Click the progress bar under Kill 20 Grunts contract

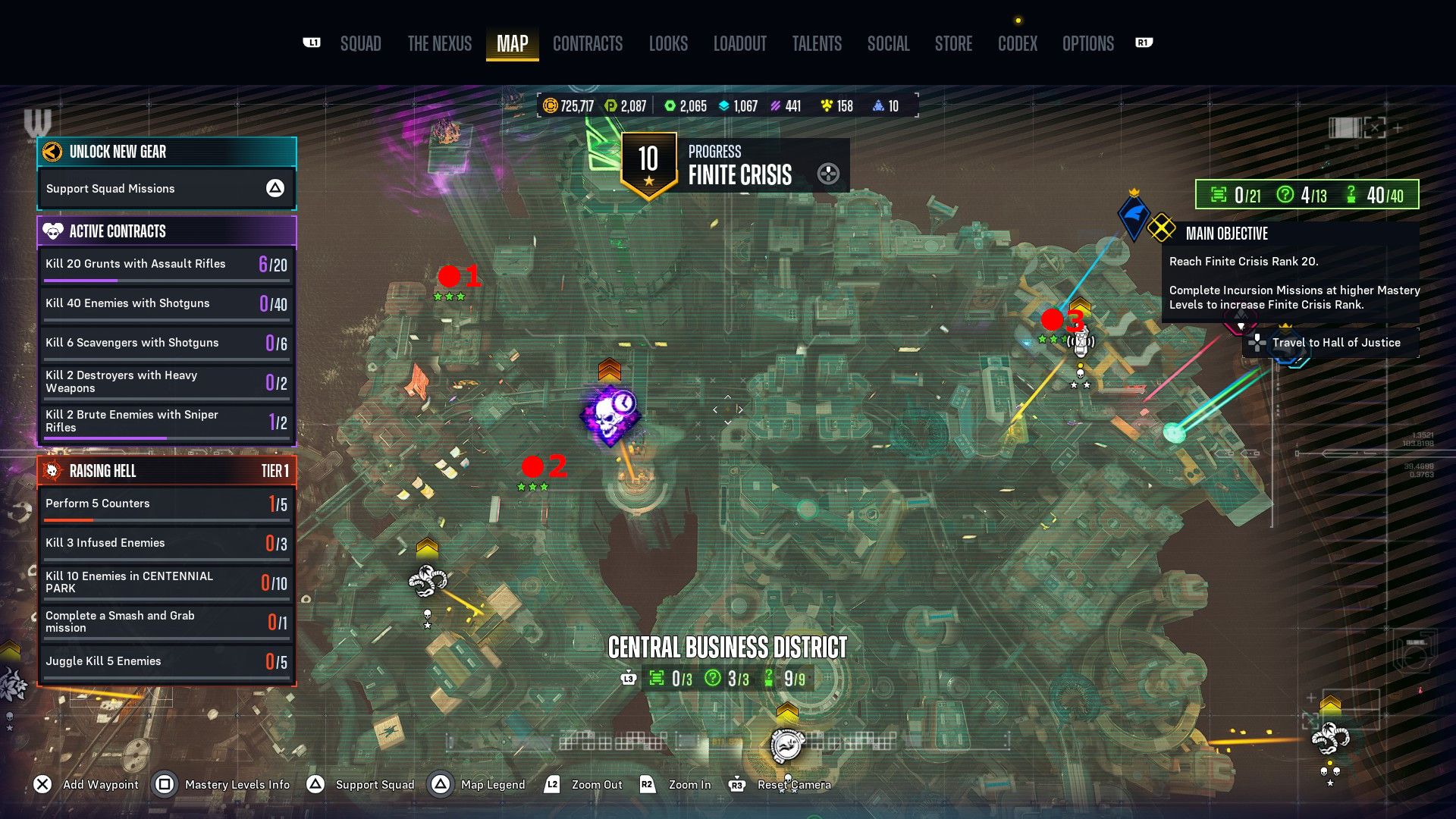coord(165,279)
